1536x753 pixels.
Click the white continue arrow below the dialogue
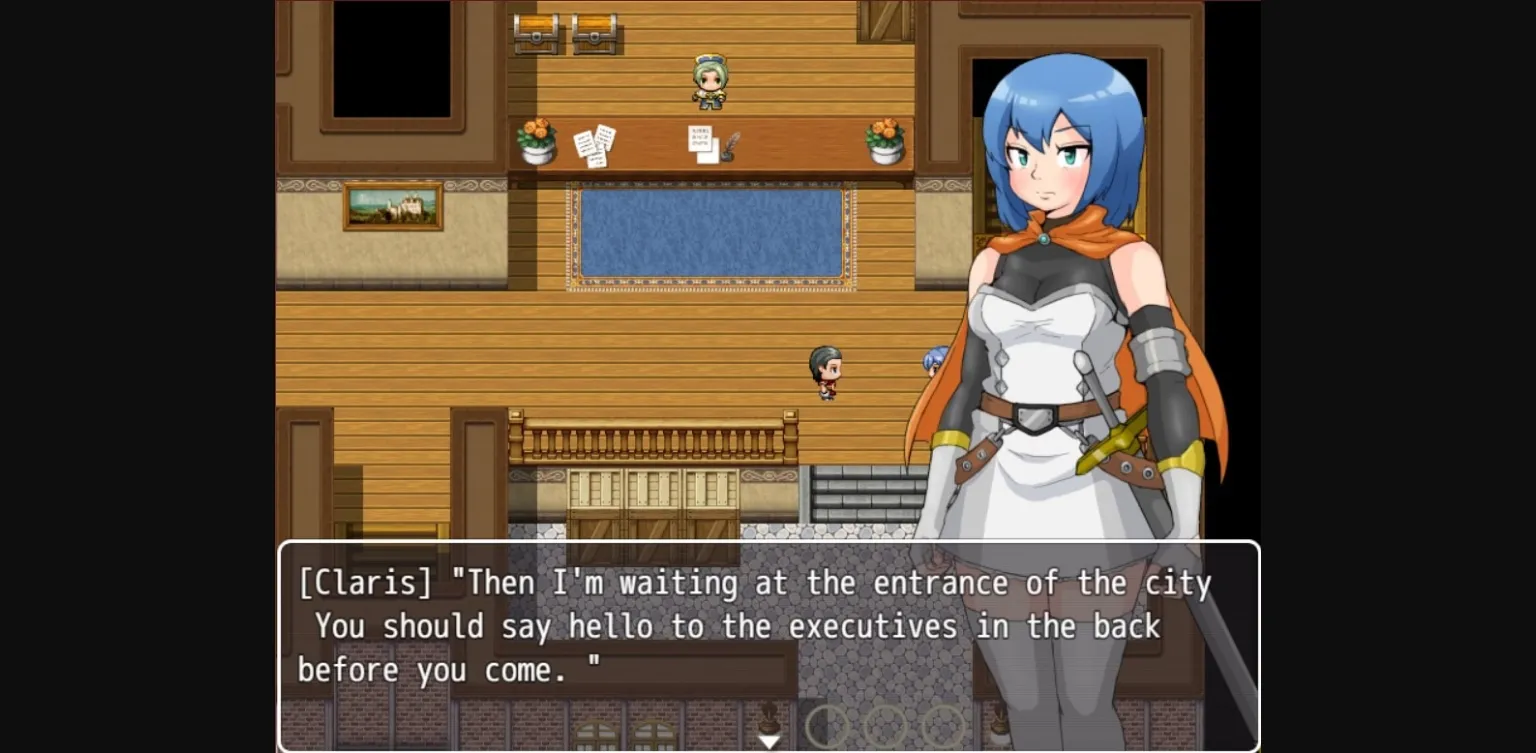[768, 741]
